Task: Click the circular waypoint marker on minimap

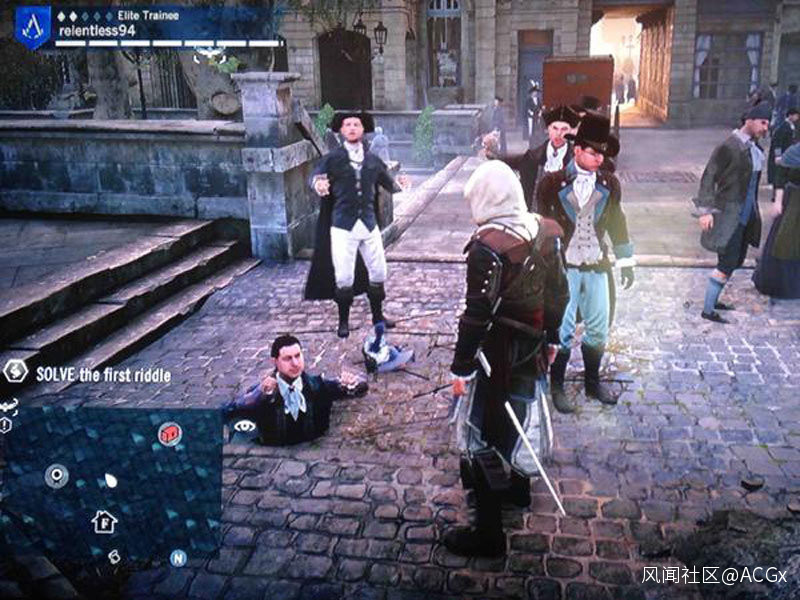Action: point(56,476)
